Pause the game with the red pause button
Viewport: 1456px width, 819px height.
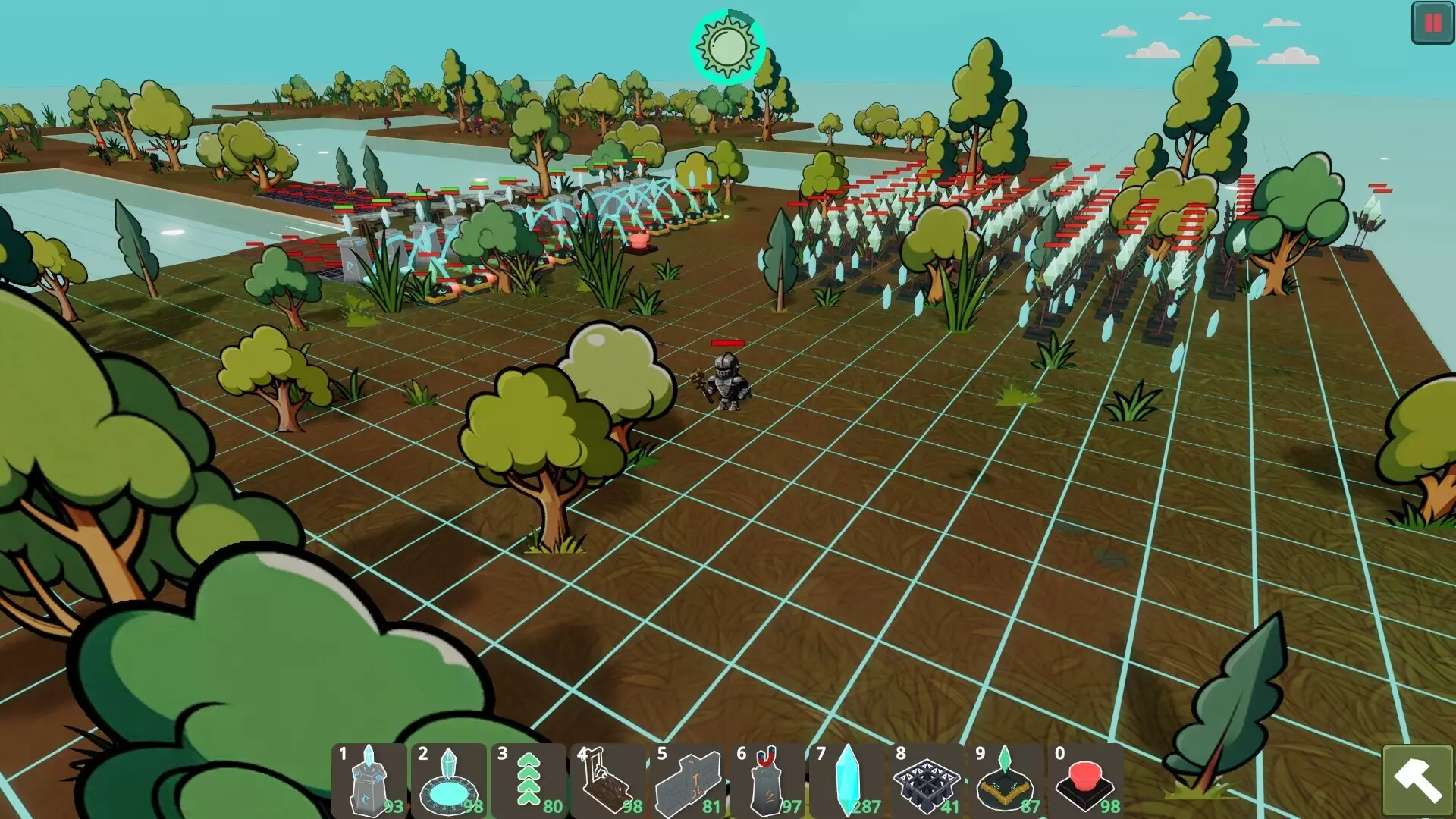coord(1432,23)
